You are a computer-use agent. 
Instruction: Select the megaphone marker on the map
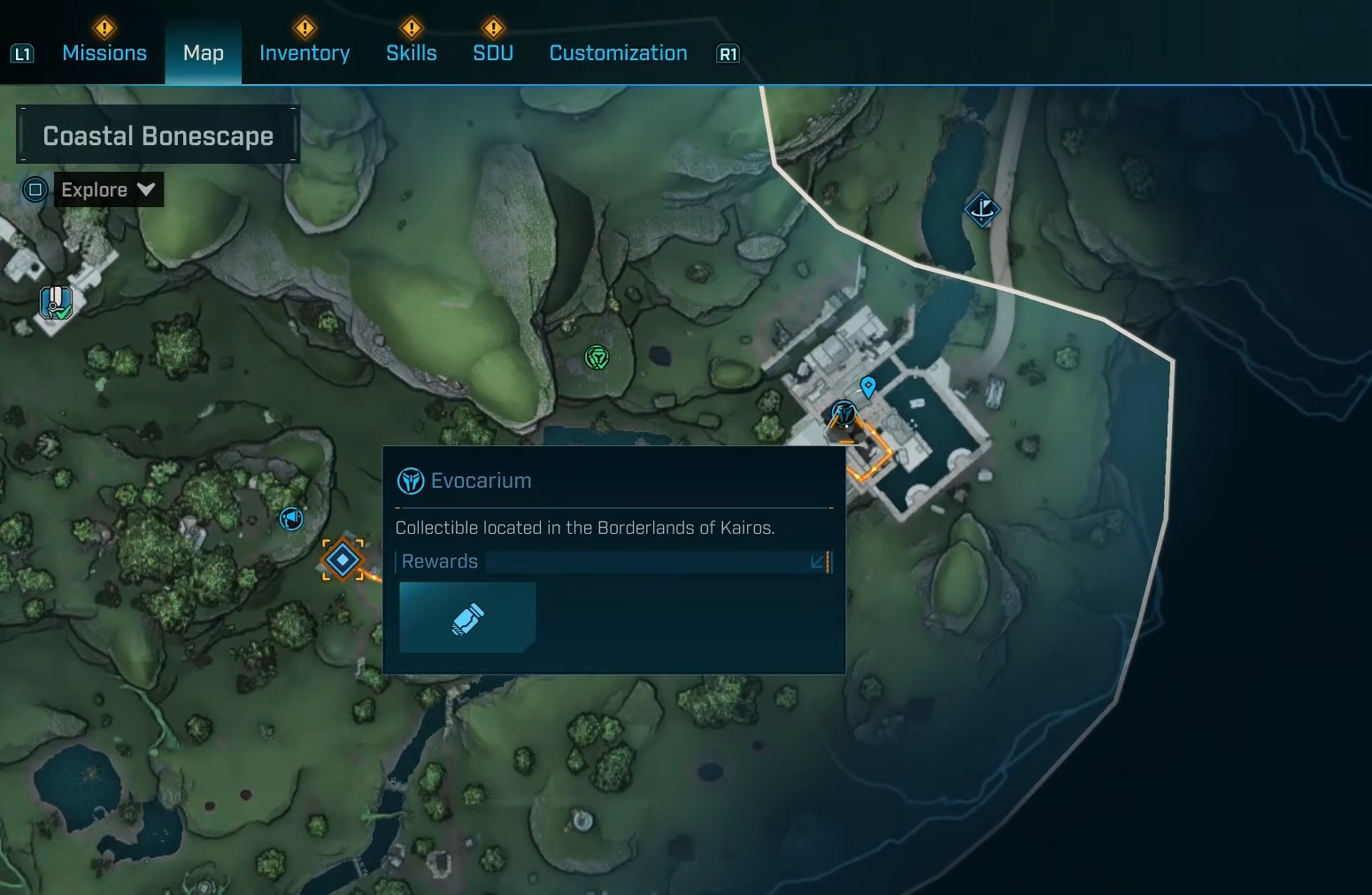[x=291, y=518]
